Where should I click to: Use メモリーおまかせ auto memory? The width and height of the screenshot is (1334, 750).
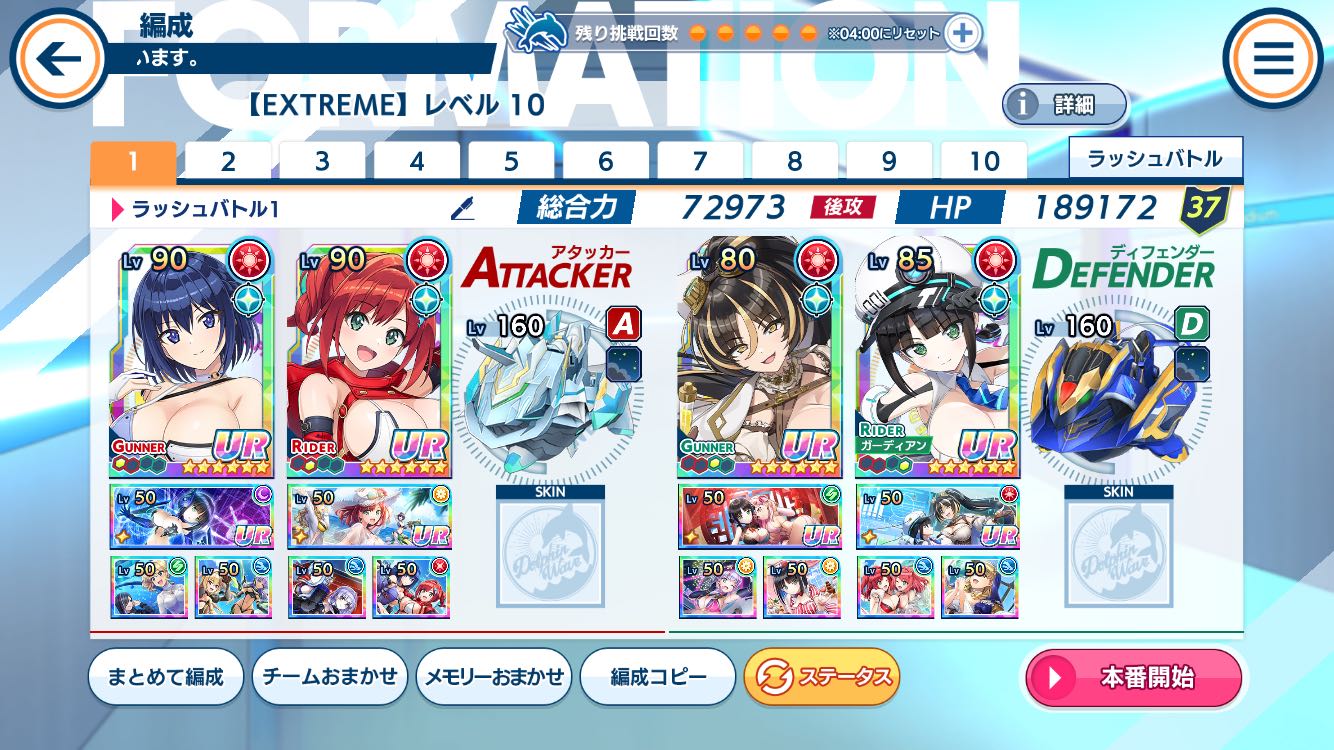[x=494, y=677]
